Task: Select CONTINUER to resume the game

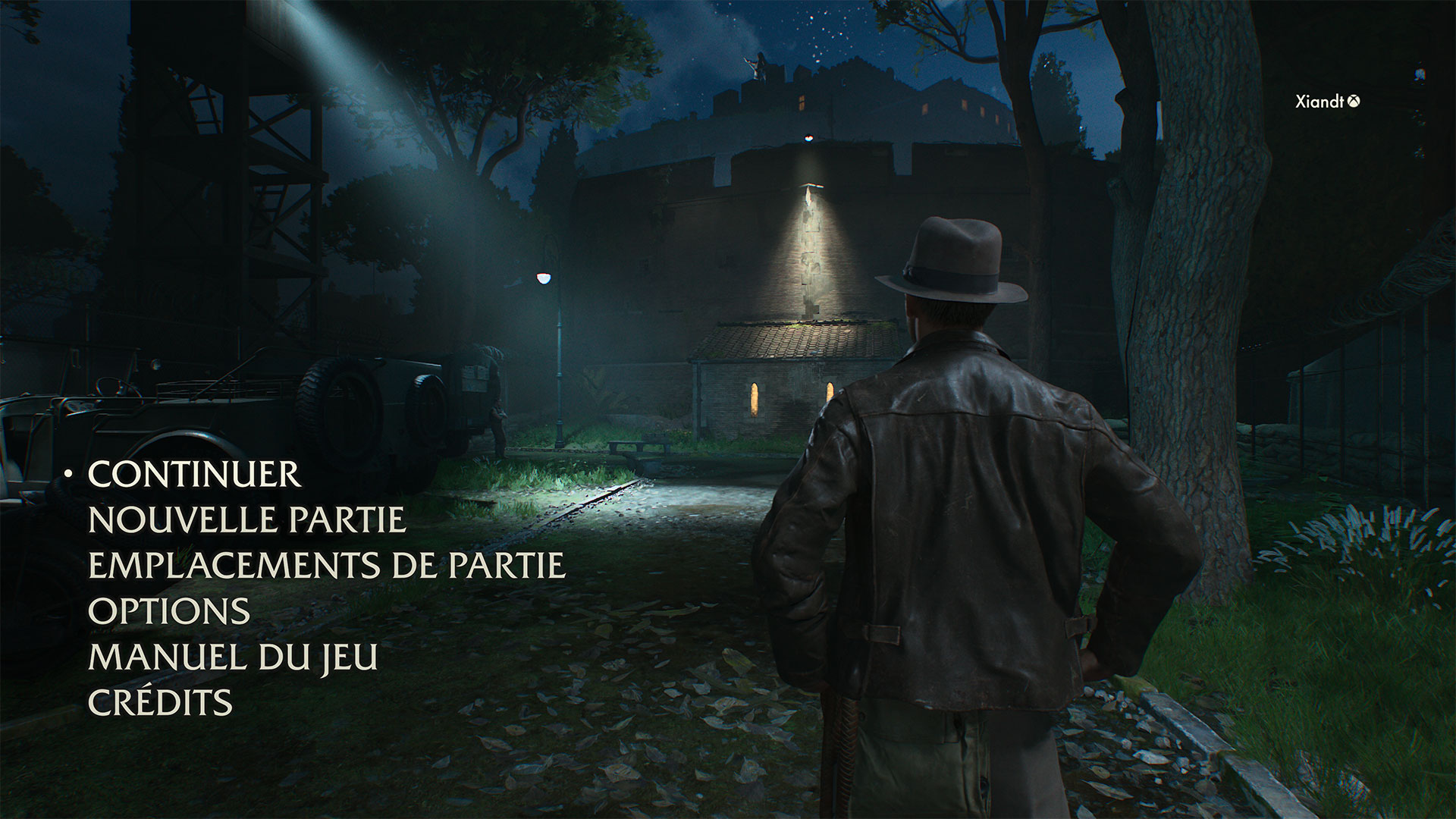Action: click(194, 475)
